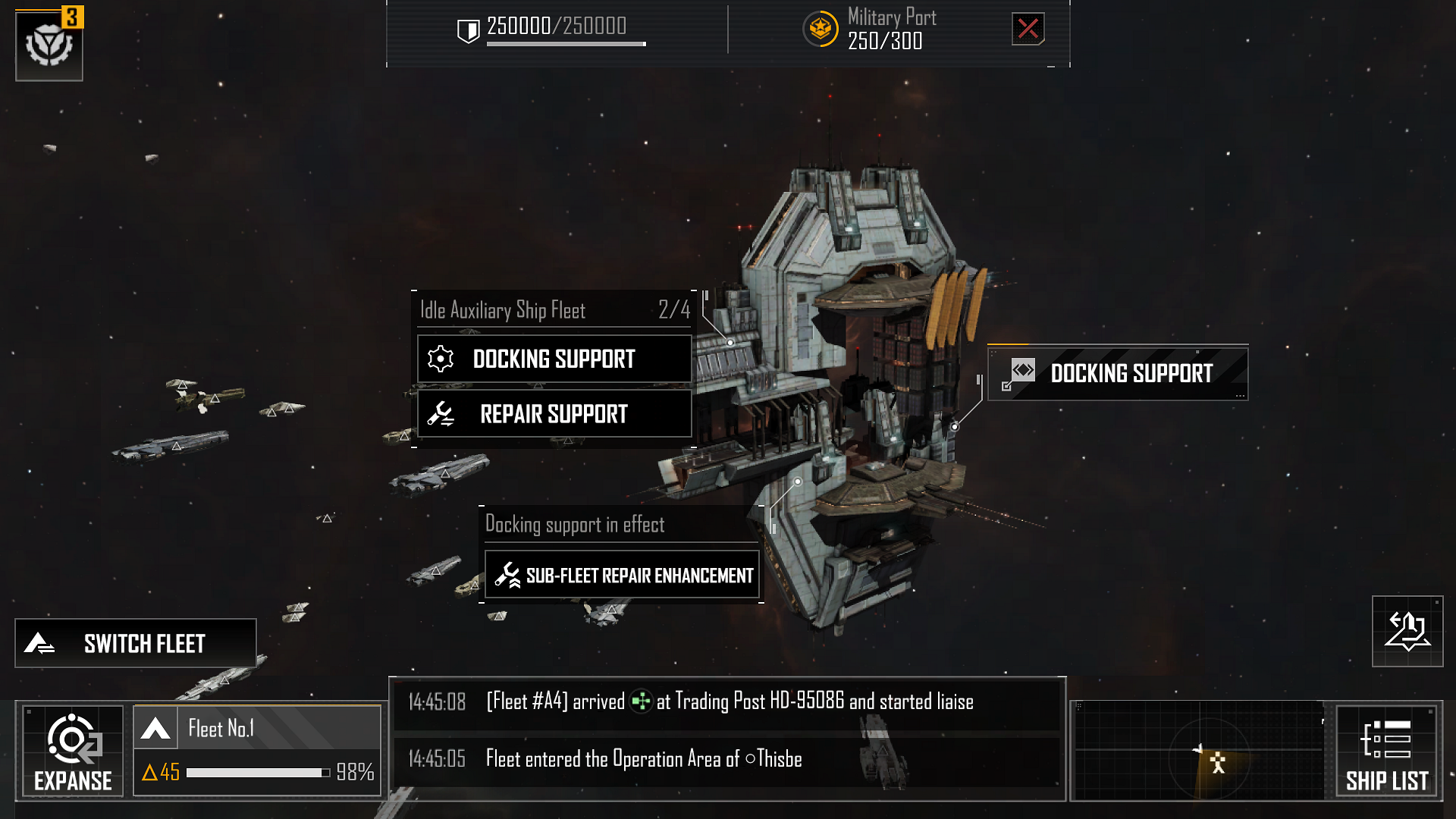
Task: Select the Fleet No.1 panel
Action: (257, 750)
